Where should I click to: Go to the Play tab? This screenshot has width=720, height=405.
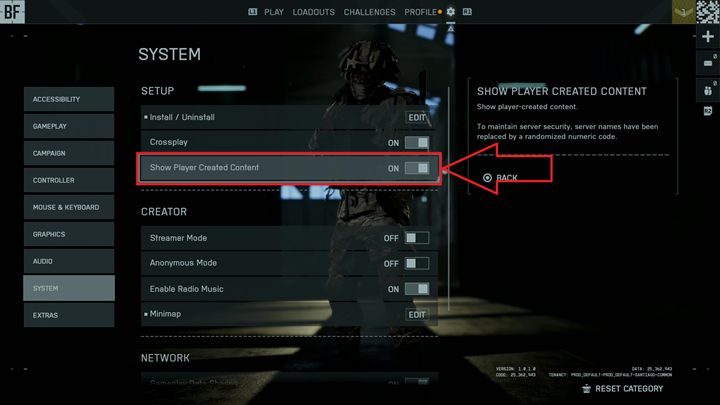coord(274,12)
